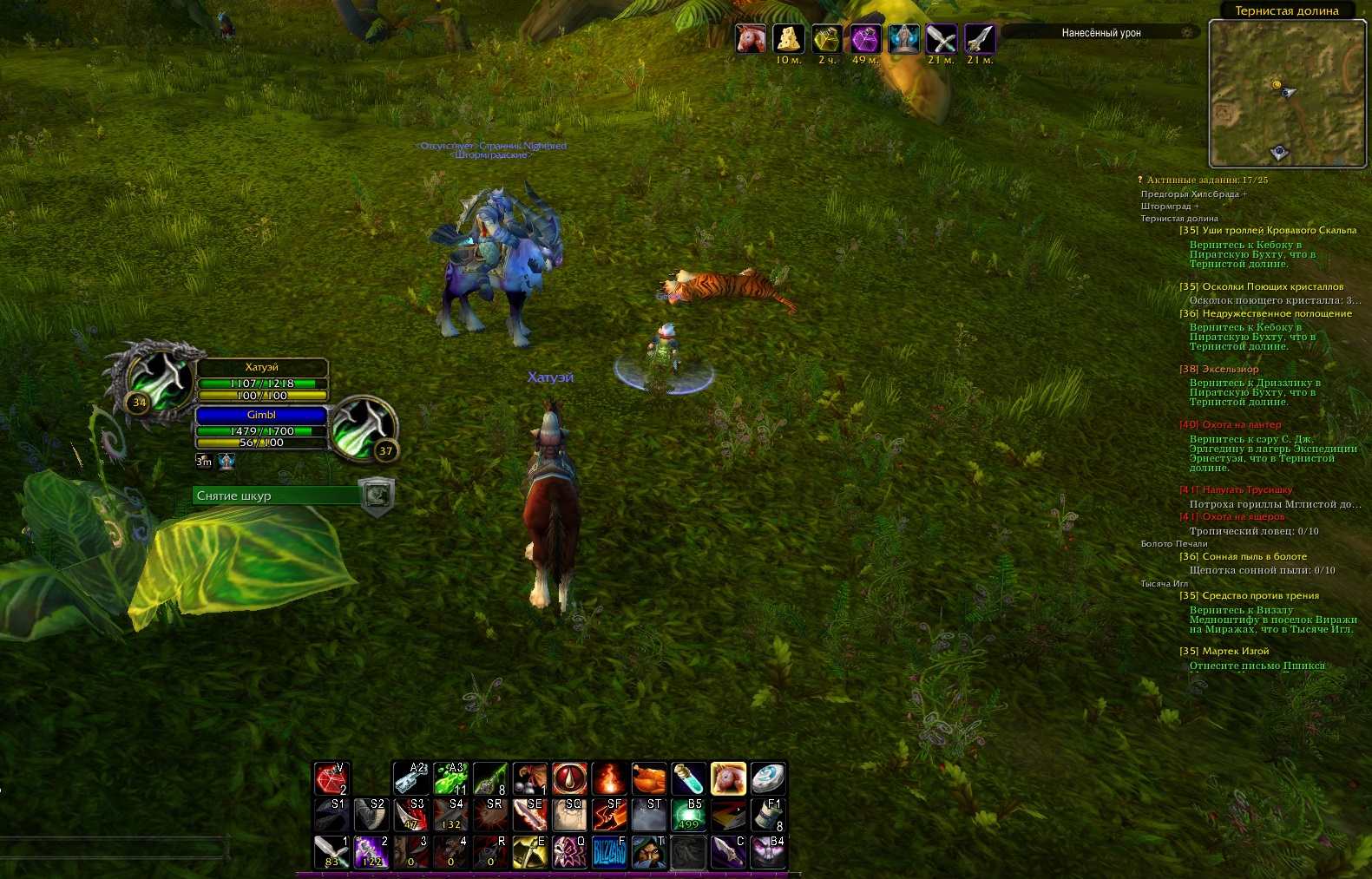Select the Хатуэй player unit frame

coord(261,367)
